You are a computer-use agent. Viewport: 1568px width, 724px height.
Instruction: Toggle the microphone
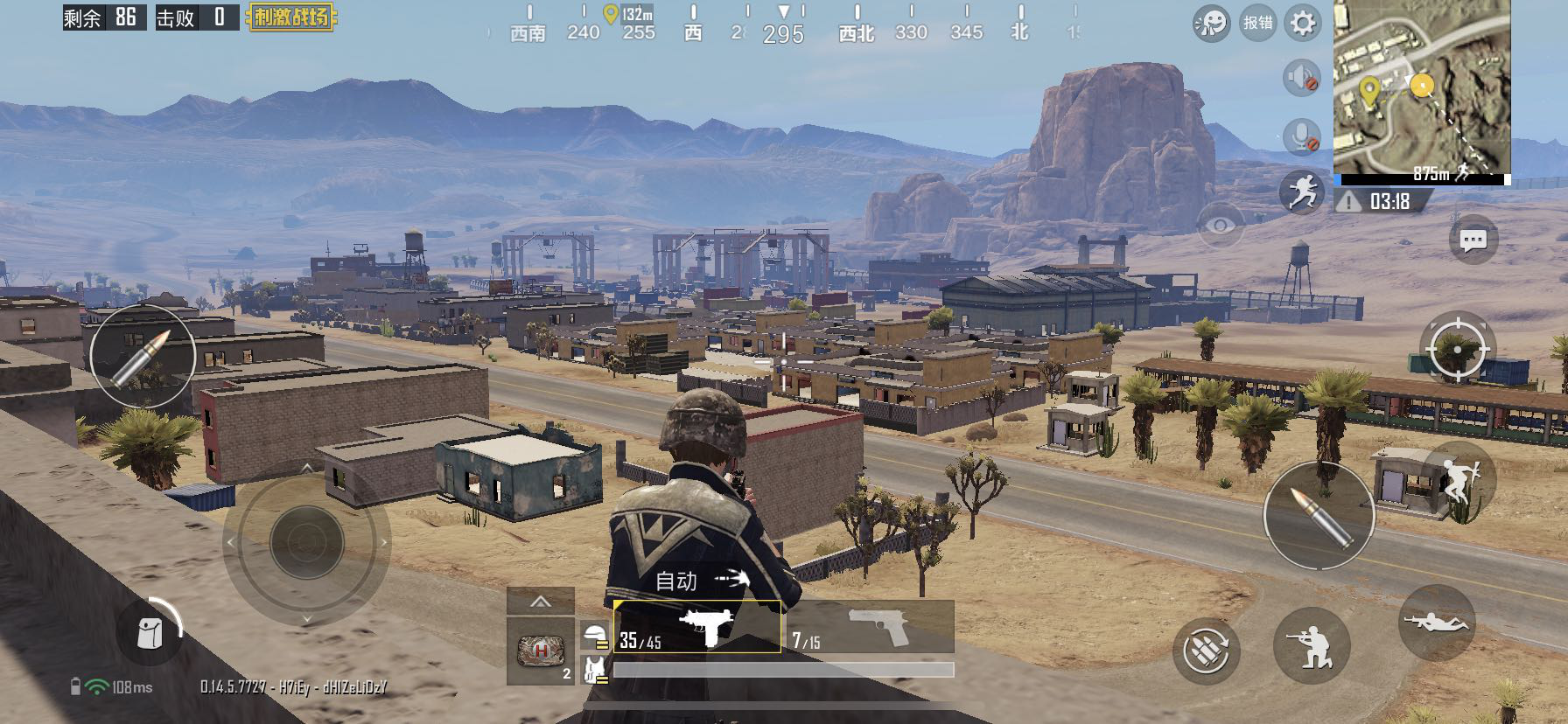click(1301, 136)
